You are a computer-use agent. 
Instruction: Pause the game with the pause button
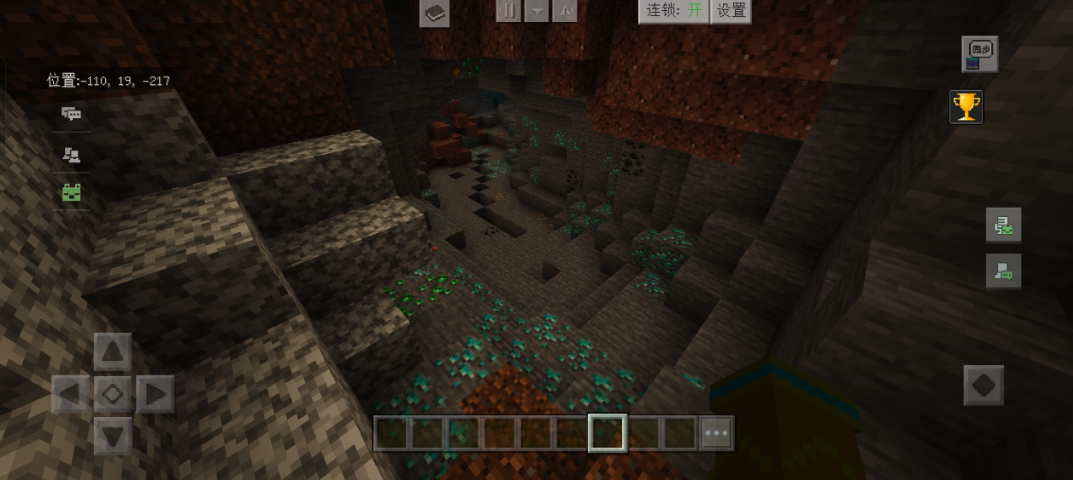pyautogui.click(x=508, y=10)
